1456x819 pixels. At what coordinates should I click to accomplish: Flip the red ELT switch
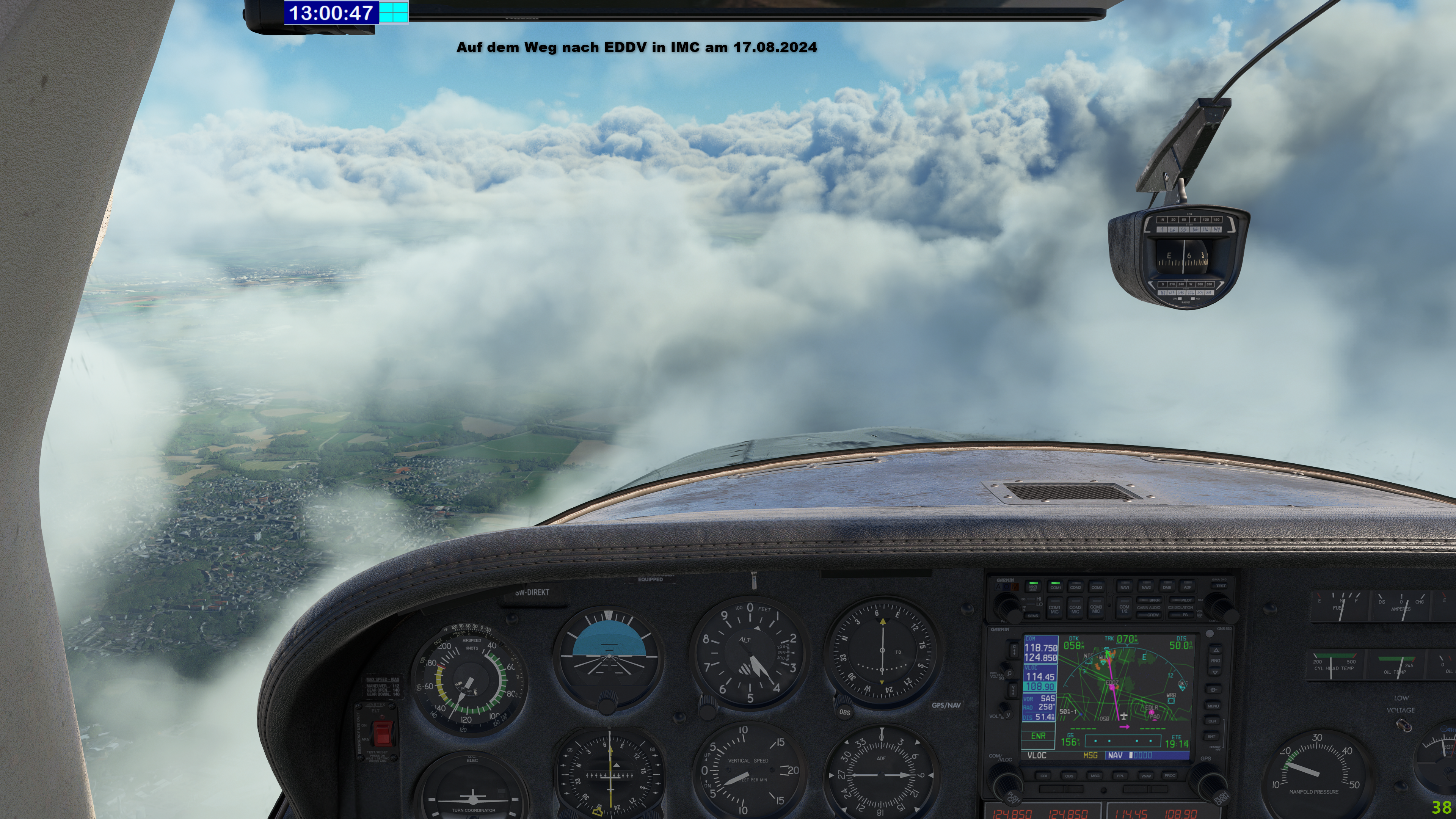pyautogui.click(x=383, y=733)
